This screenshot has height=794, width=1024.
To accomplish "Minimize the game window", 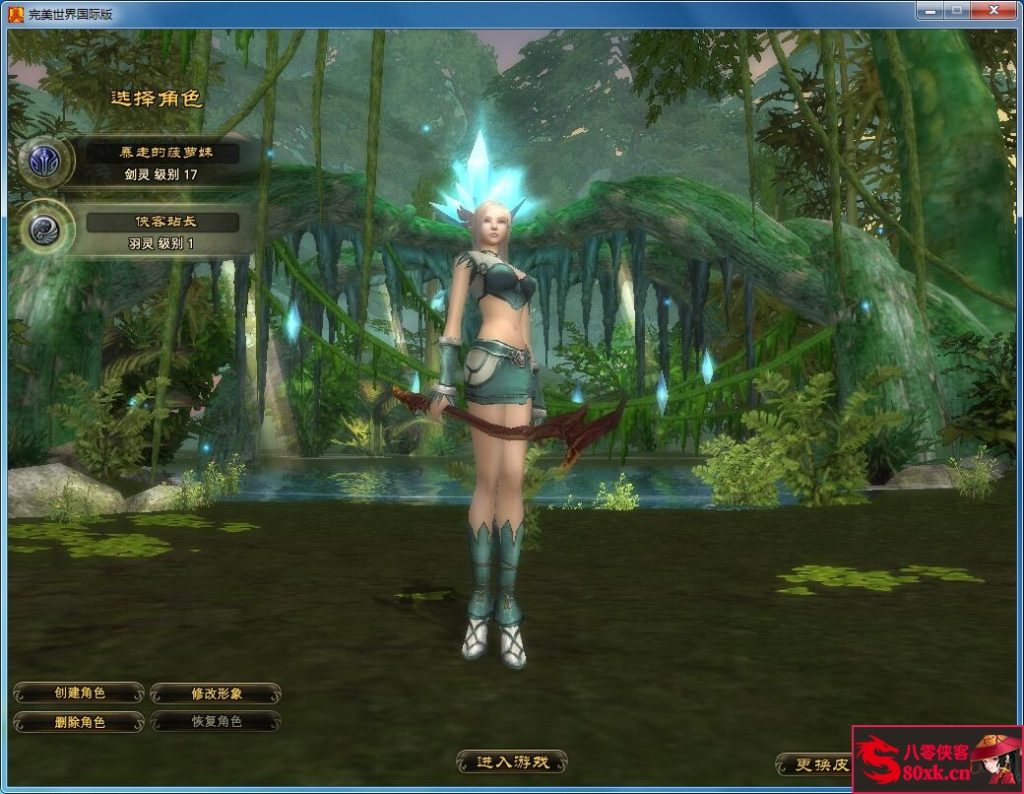I will point(929,9).
